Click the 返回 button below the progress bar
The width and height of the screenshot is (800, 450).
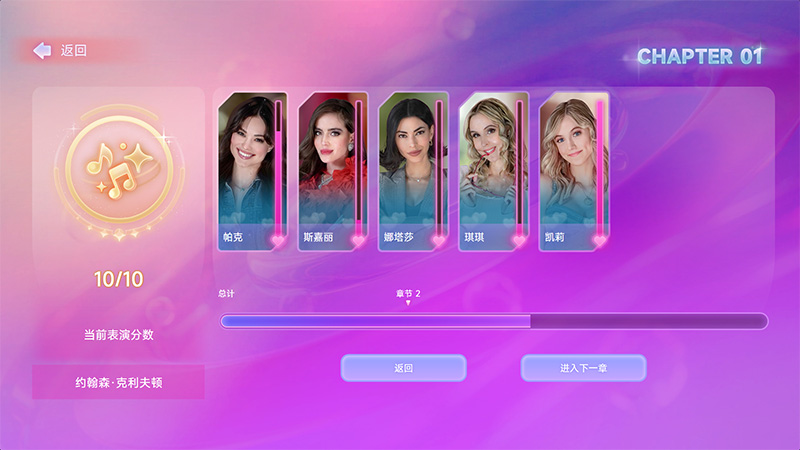(403, 368)
